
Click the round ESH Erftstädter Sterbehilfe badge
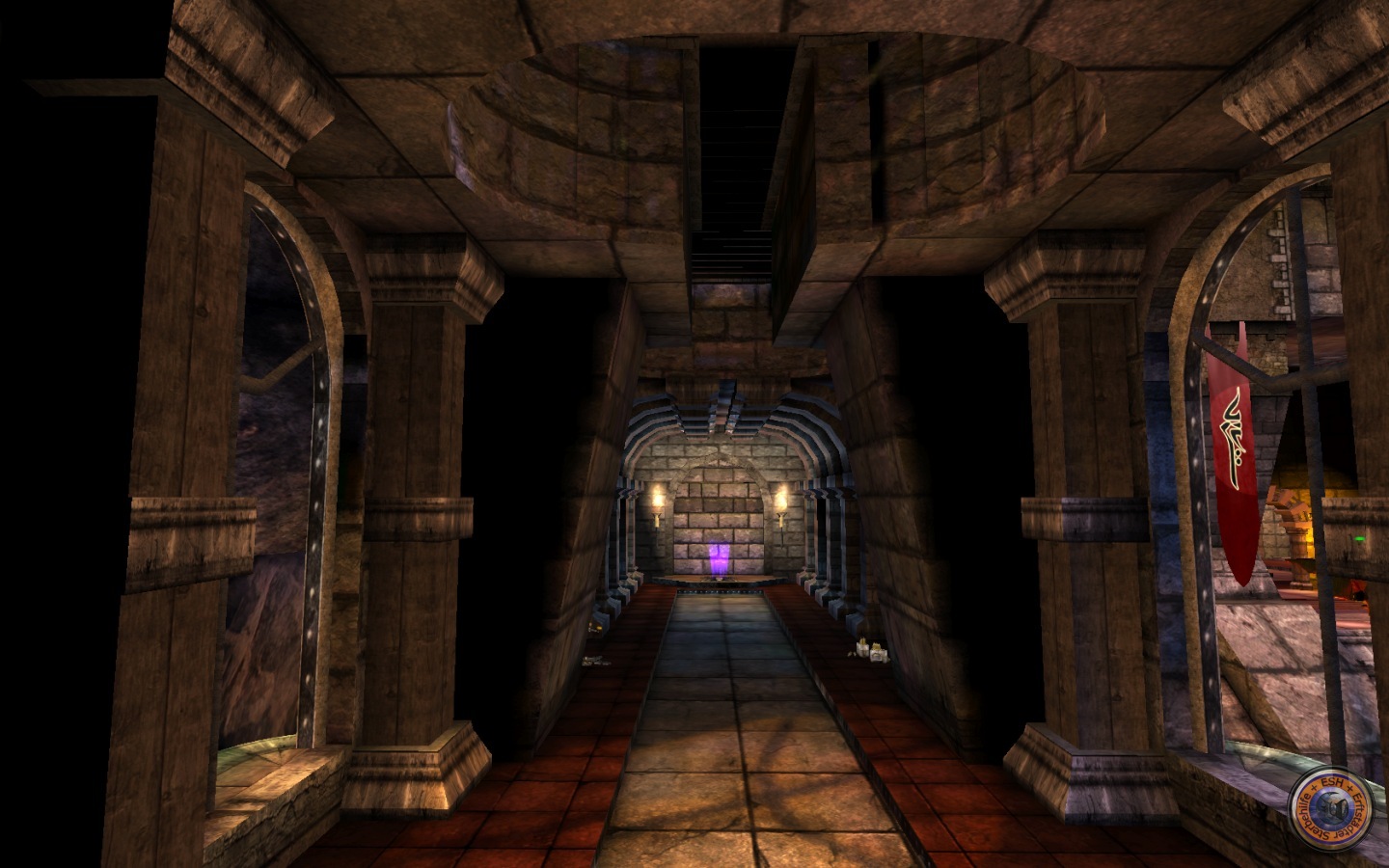point(1333,800)
